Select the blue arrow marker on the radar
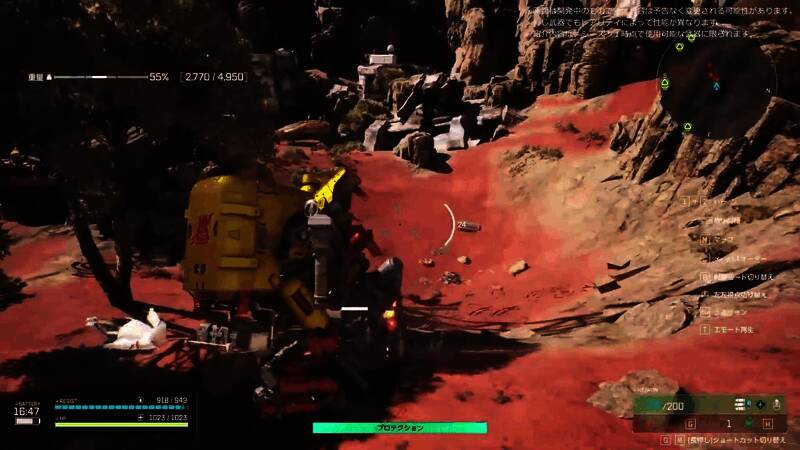This screenshot has width=800, height=450. [716, 86]
